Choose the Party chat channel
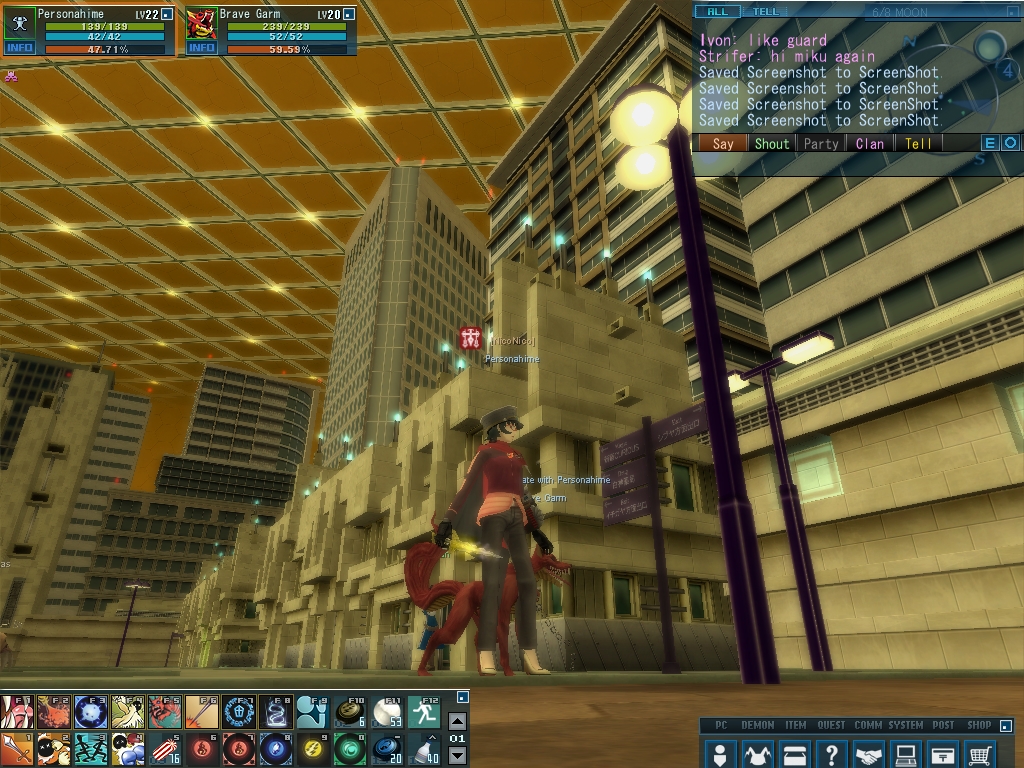Image resolution: width=1024 pixels, height=768 pixels. pyautogui.click(x=821, y=143)
